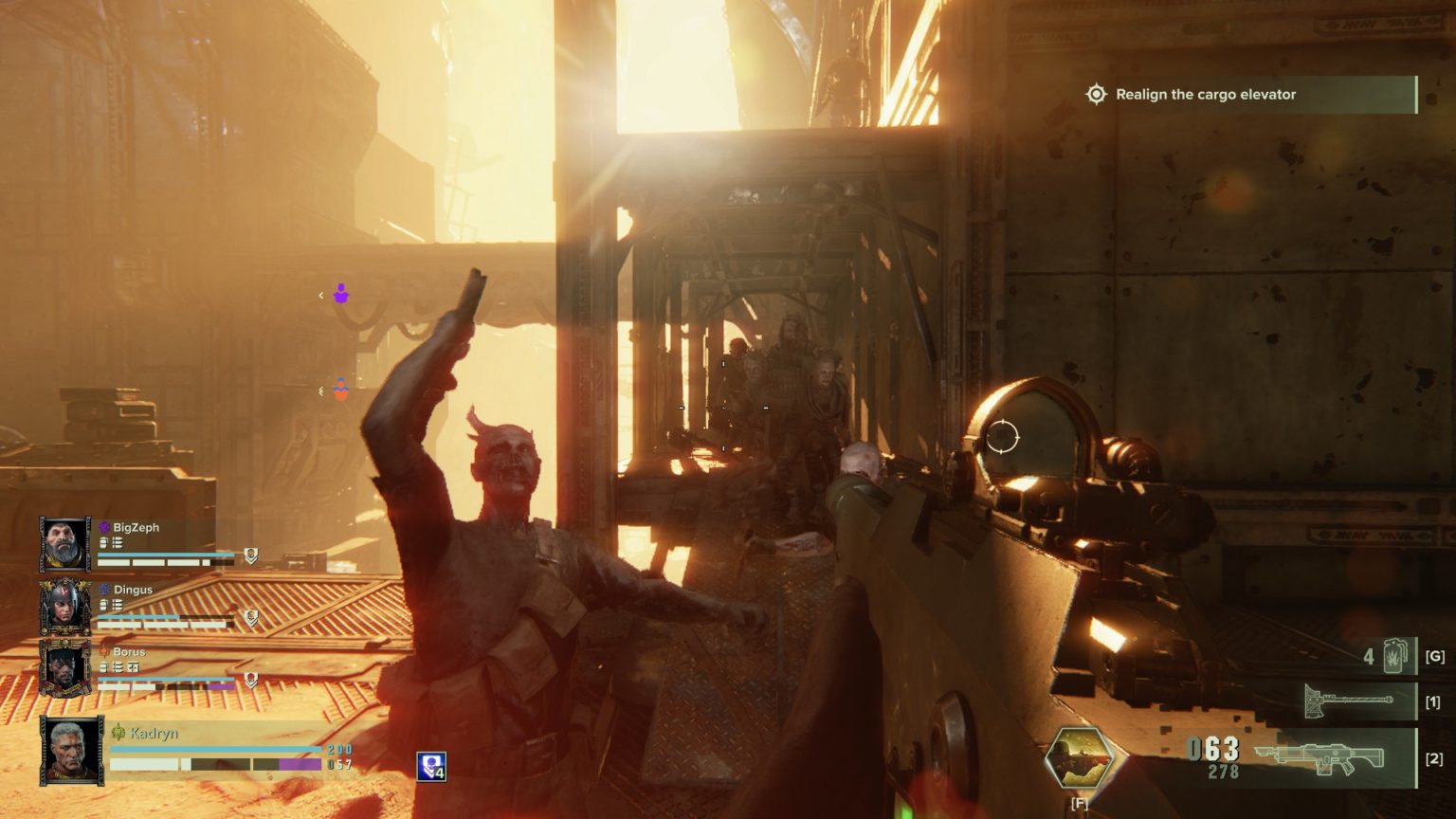Switch to the melee hammer weapon slot
The width and height of the screenshot is (1456, 819).
(x=1348, y=701)
